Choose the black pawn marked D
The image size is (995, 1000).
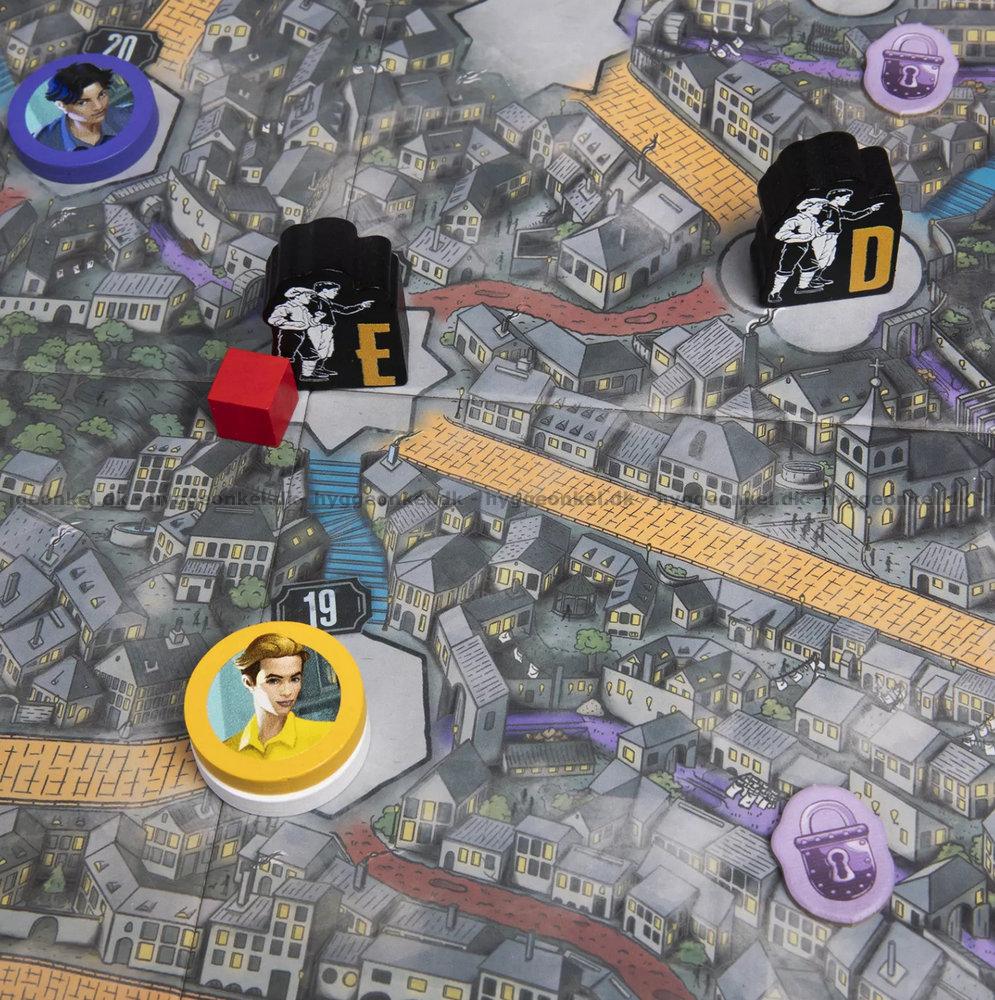pos(826,220)
